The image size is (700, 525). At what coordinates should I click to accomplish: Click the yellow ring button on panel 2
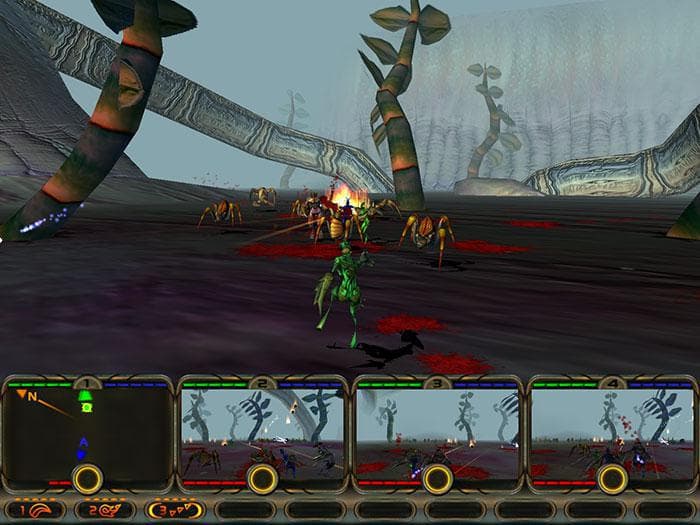tap(262, 479)
